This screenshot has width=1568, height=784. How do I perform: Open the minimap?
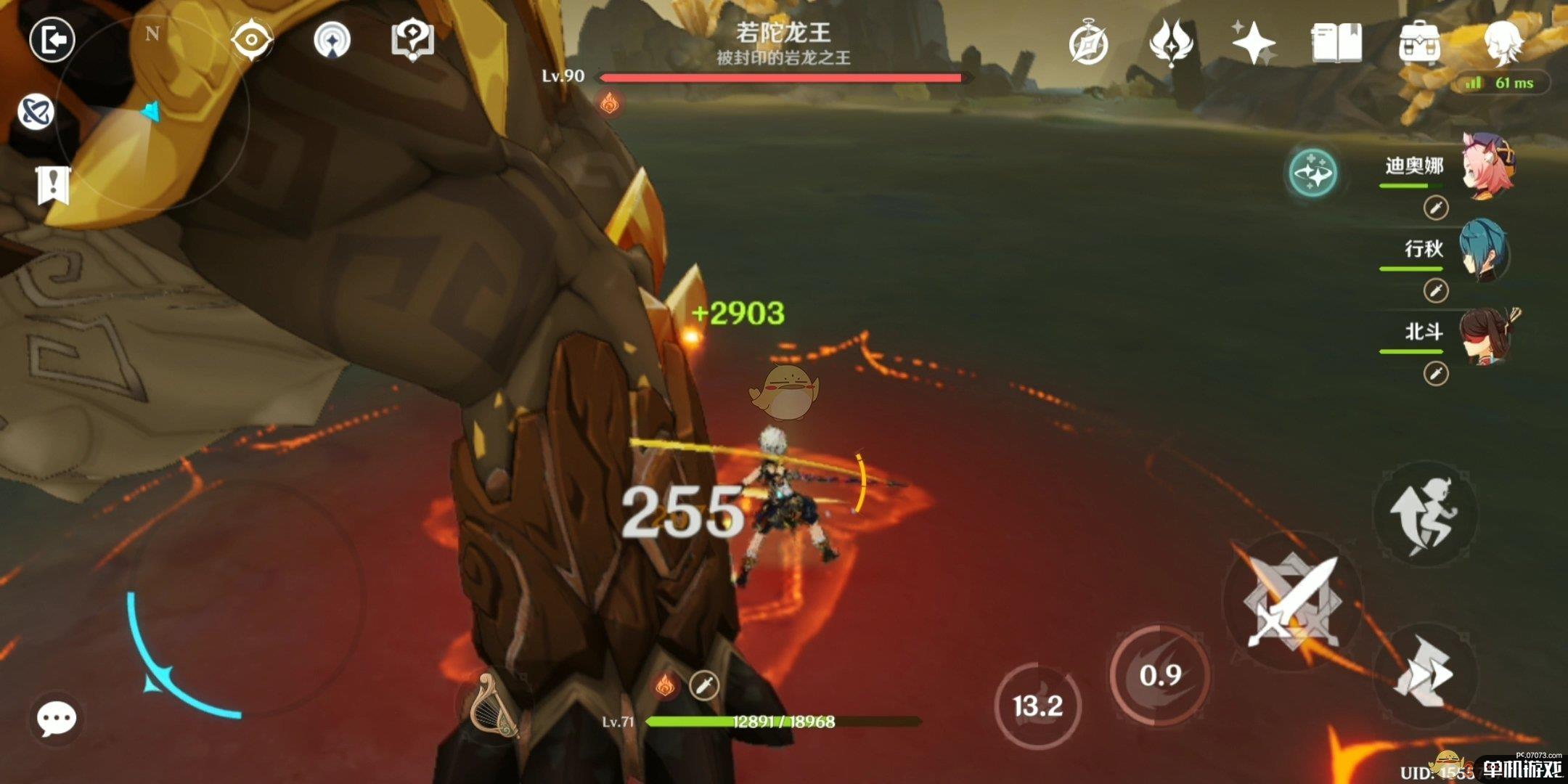(x=152, y=113)
